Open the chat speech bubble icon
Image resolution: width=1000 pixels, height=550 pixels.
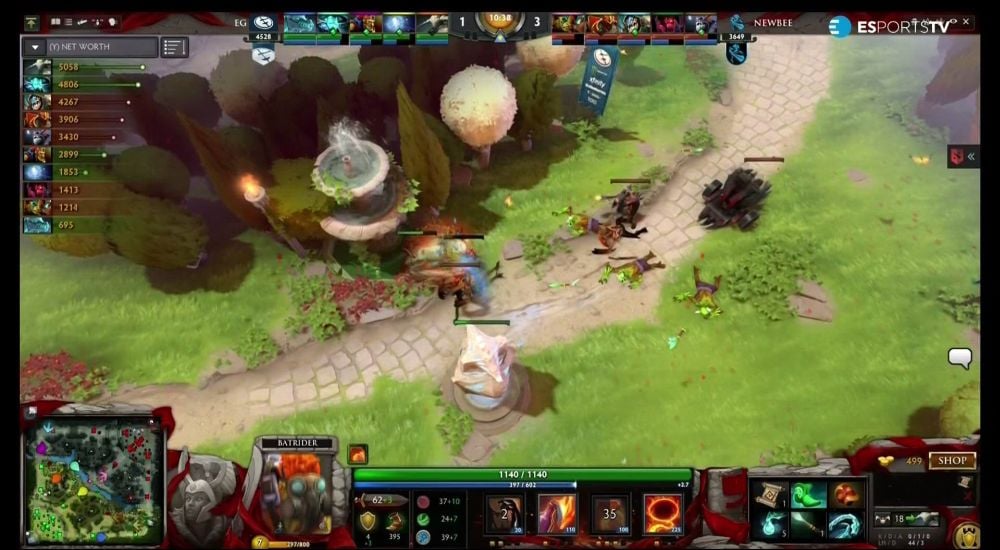coord(960,357)
